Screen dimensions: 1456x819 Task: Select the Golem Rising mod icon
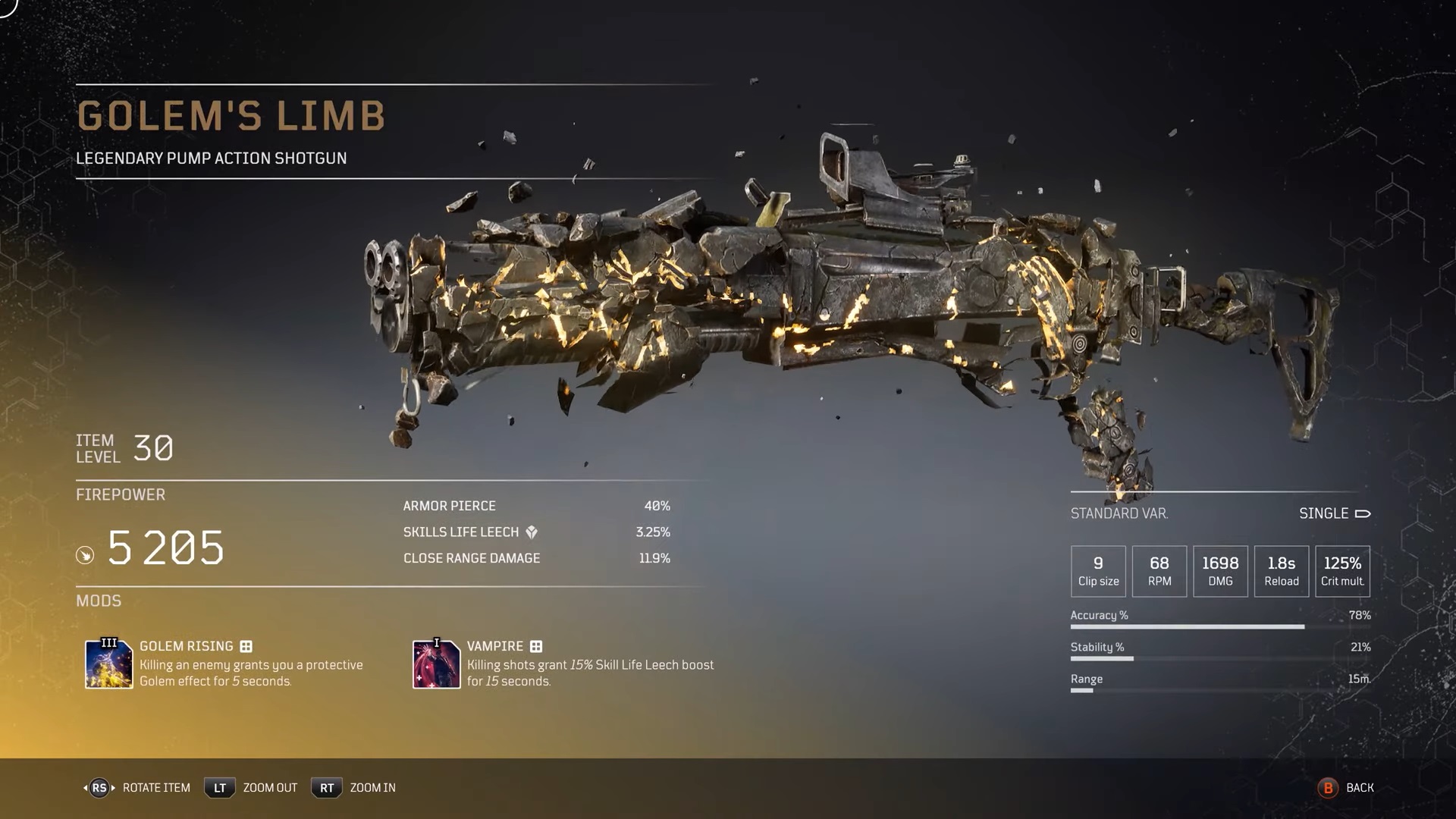point(108,664)
